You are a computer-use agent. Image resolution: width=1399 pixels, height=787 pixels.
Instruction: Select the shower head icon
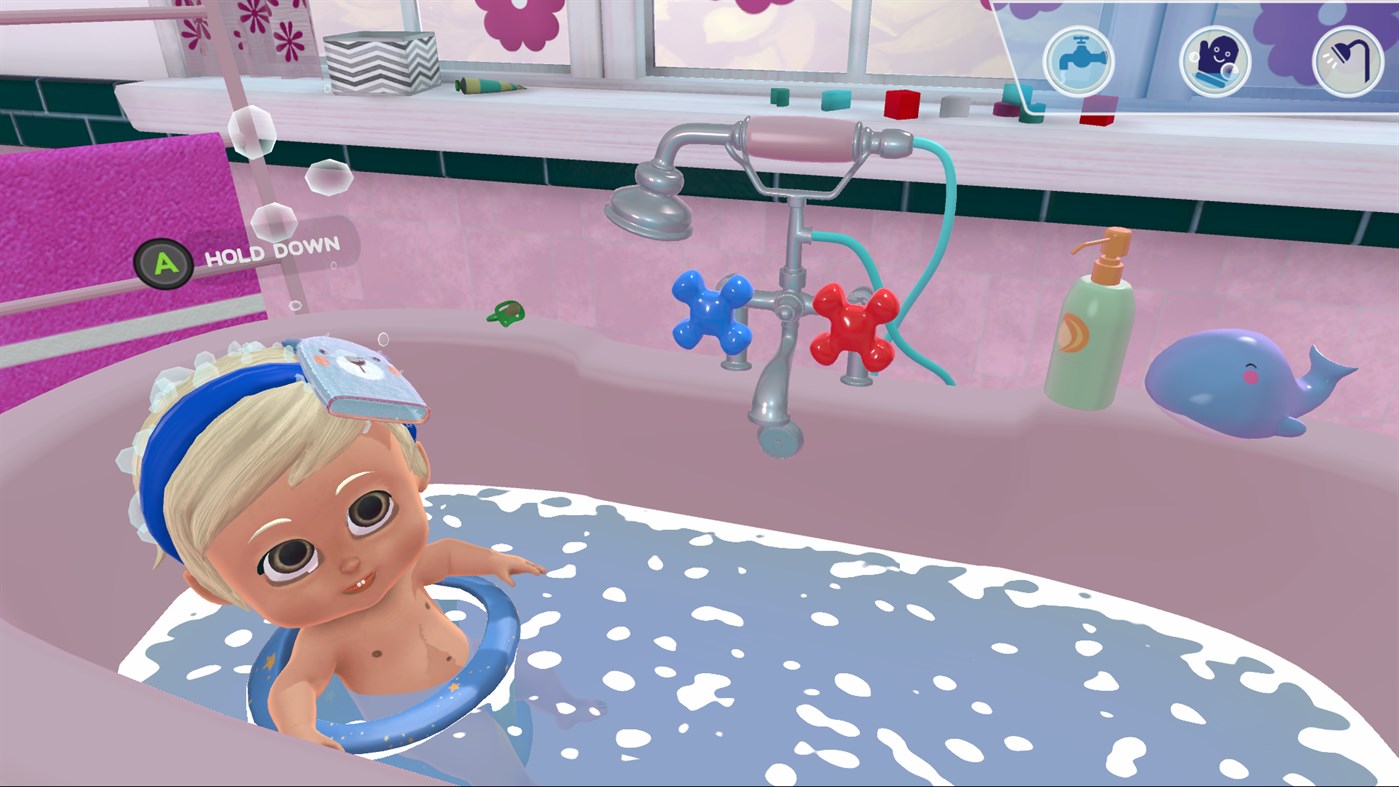[1347, 61]
